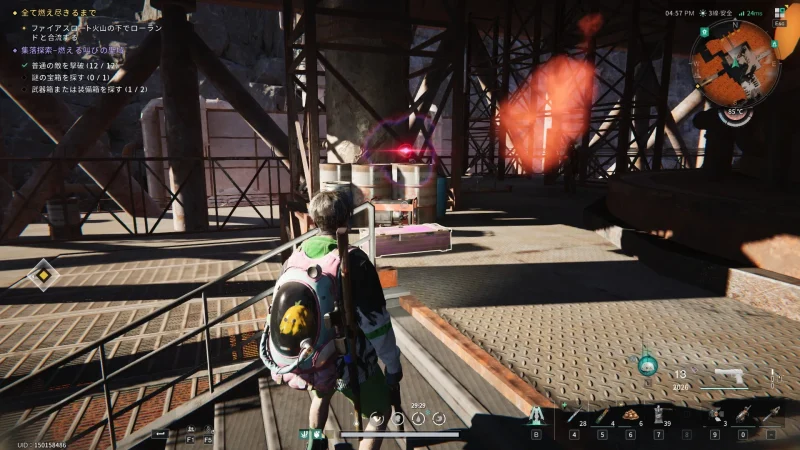The width and height of the screenshot is (800, 450).
Task: Select the camera gadget hotbar slot
Action: pyautogui.click(x=716, y=414)
